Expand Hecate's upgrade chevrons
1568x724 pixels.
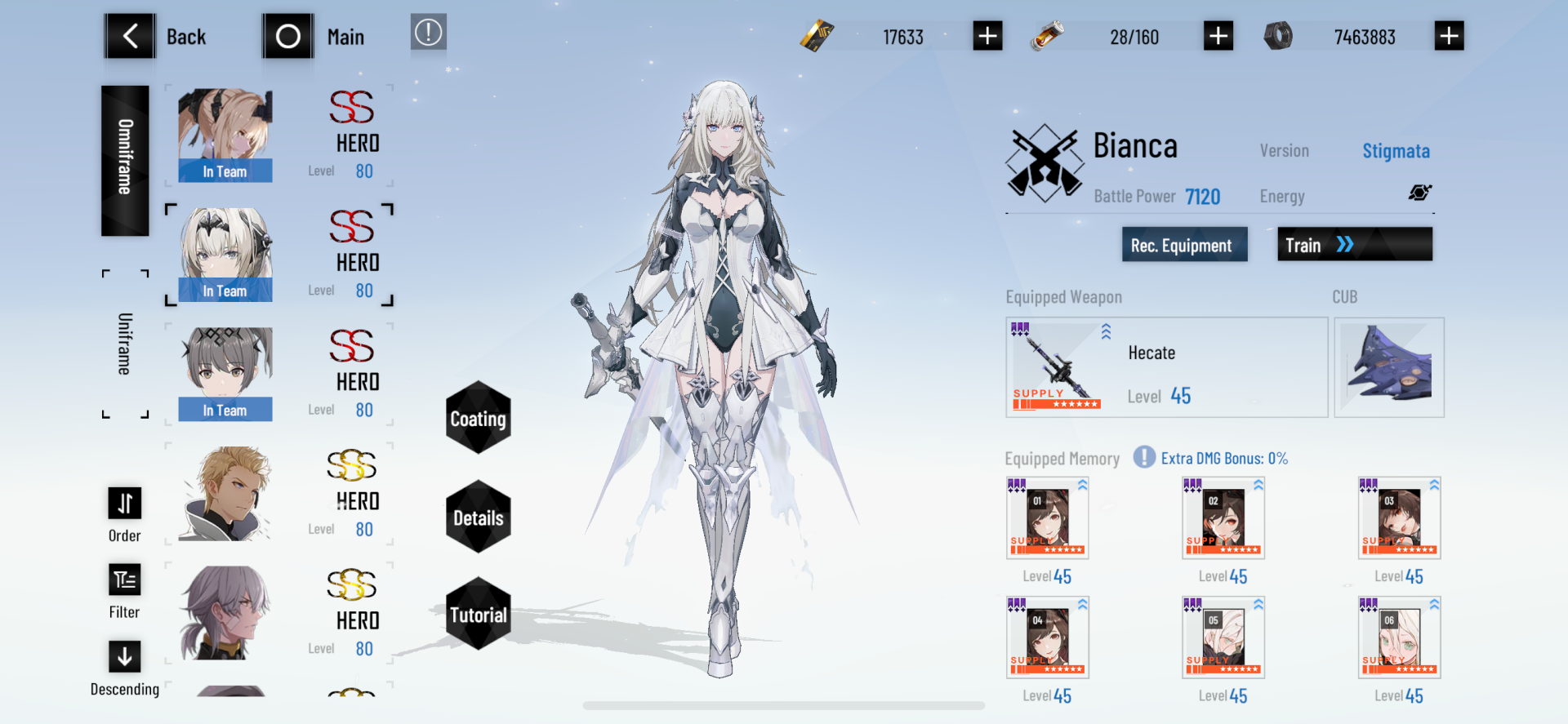(x=1107, y=331)
